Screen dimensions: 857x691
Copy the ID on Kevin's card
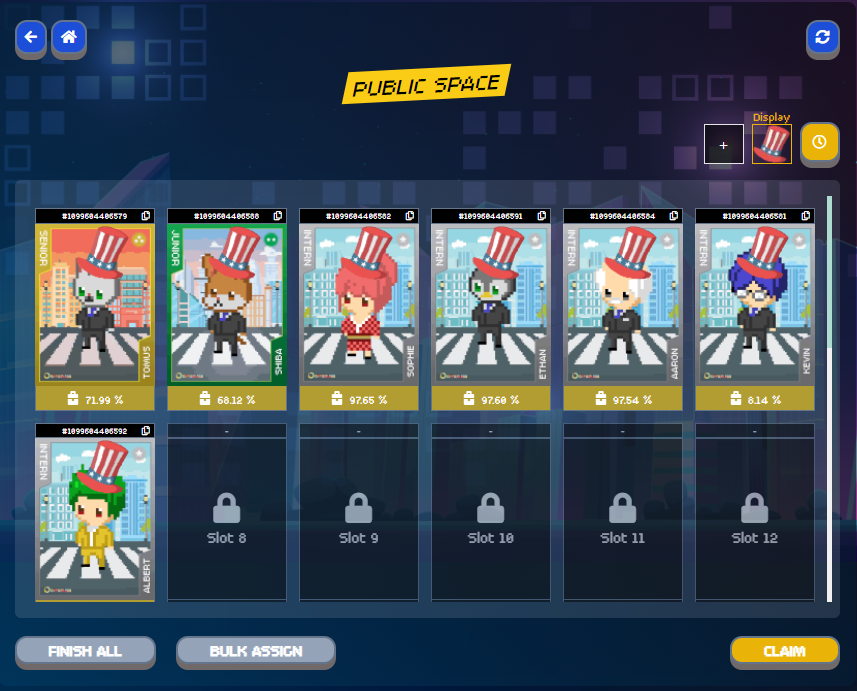point(806,216)
